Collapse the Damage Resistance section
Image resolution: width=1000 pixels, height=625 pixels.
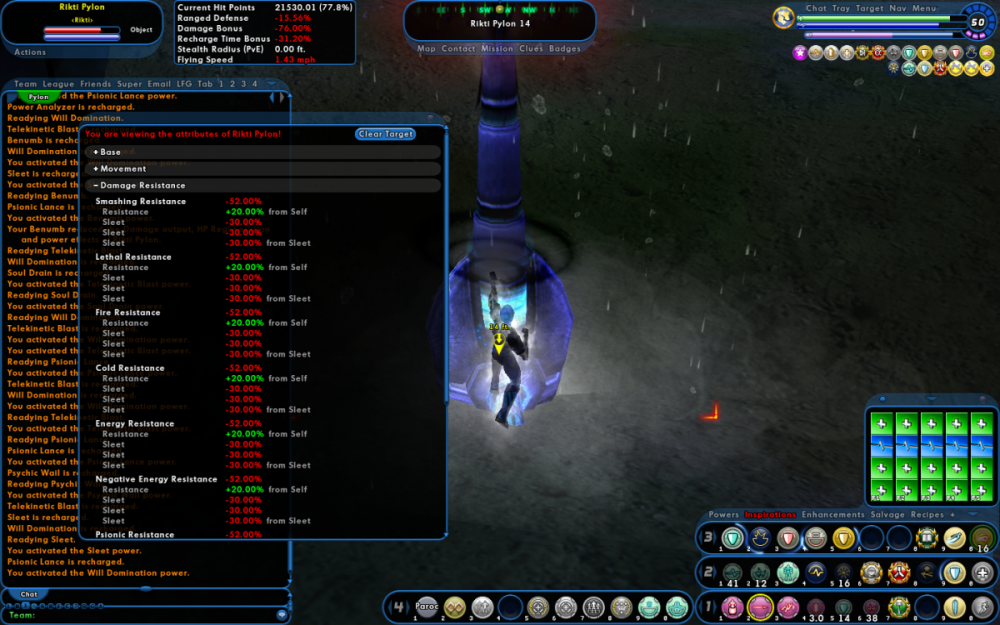point(140,186)
